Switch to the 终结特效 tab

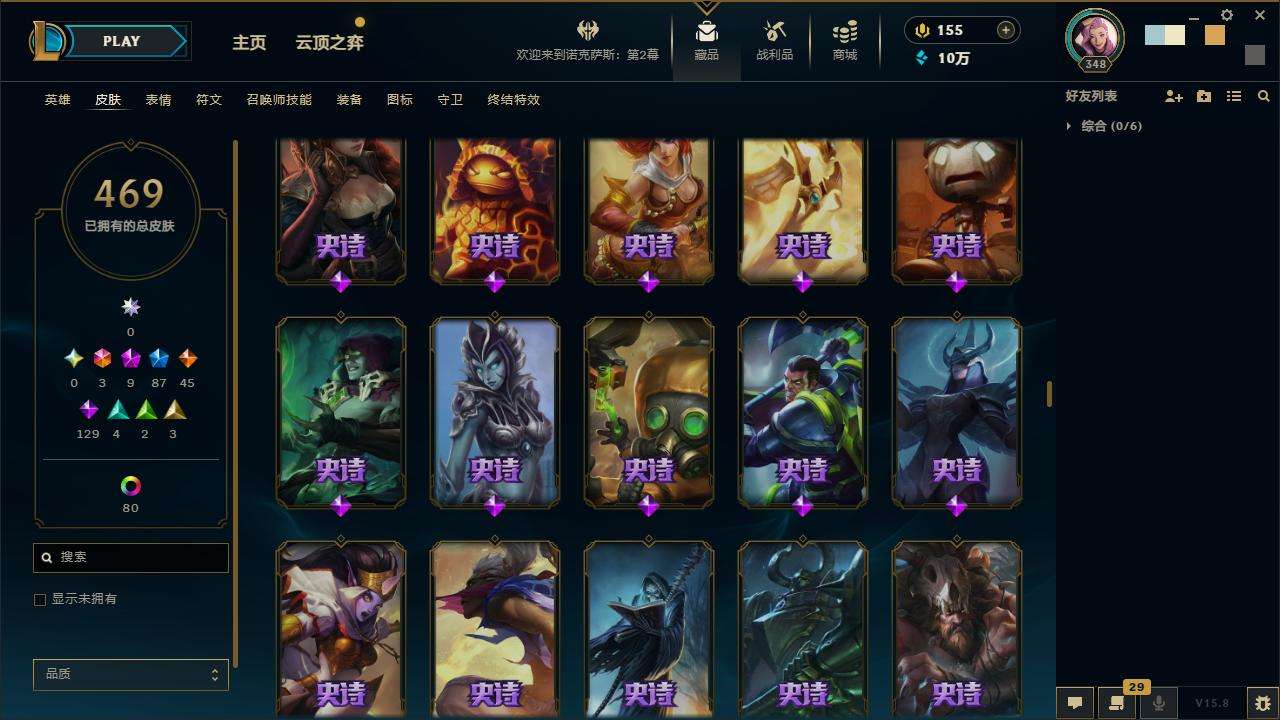[x=513, y=100]
